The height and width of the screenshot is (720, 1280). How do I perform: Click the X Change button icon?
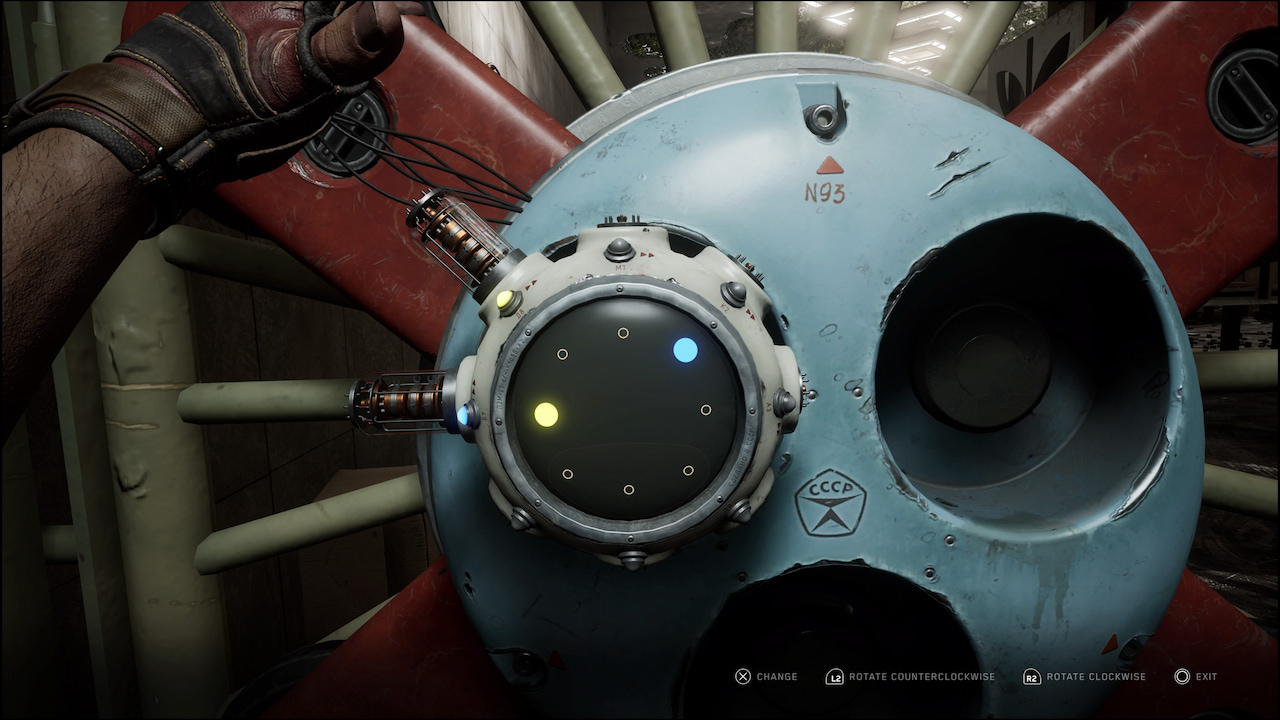[742, 676]
